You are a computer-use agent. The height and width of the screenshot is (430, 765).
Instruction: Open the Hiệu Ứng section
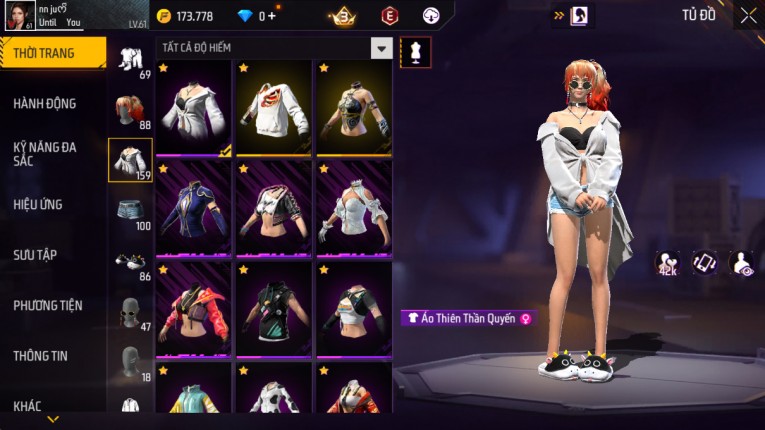point(40,205)
